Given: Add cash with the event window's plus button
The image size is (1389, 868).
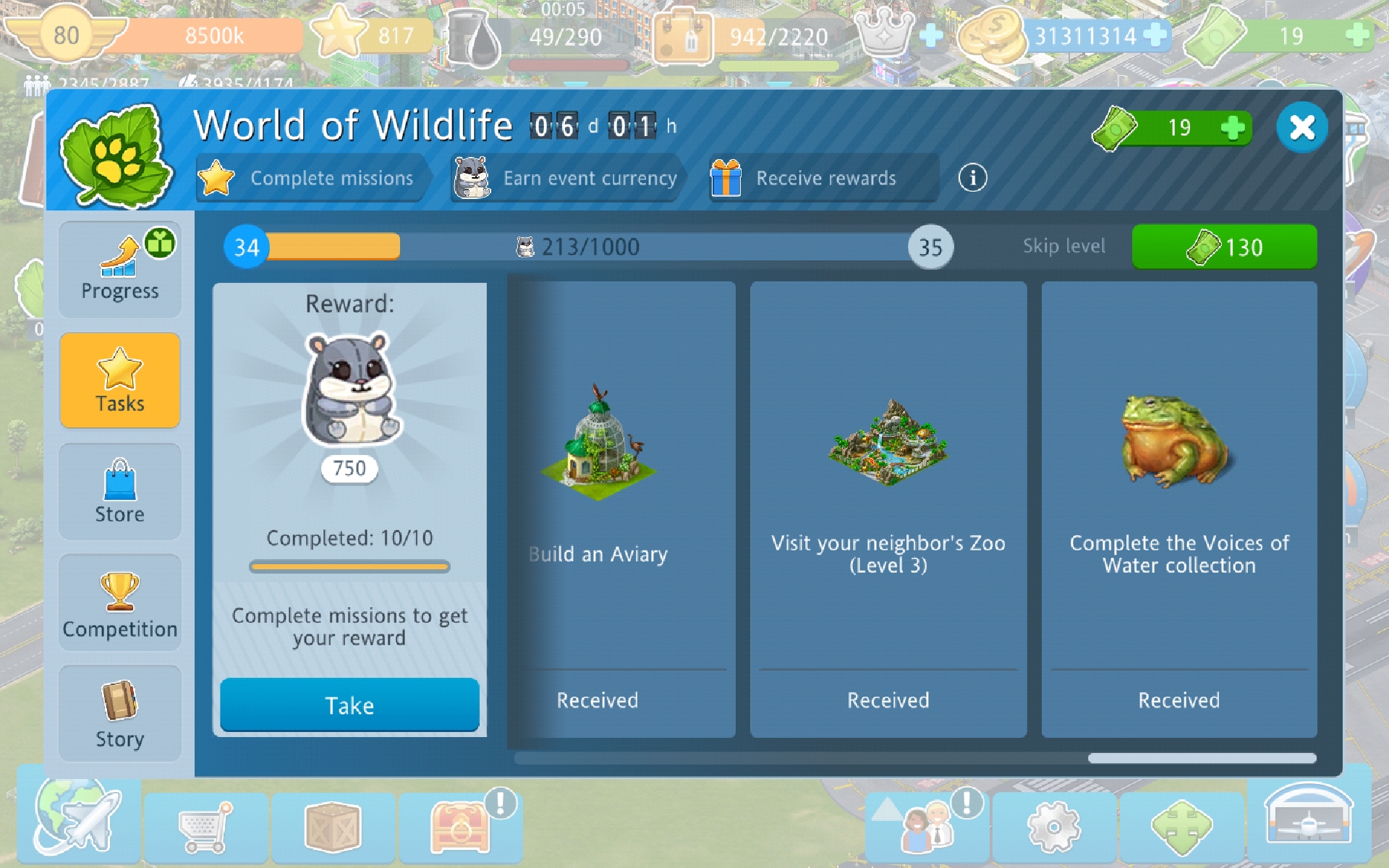Looking at the screenshot, I should [1233, 128].
